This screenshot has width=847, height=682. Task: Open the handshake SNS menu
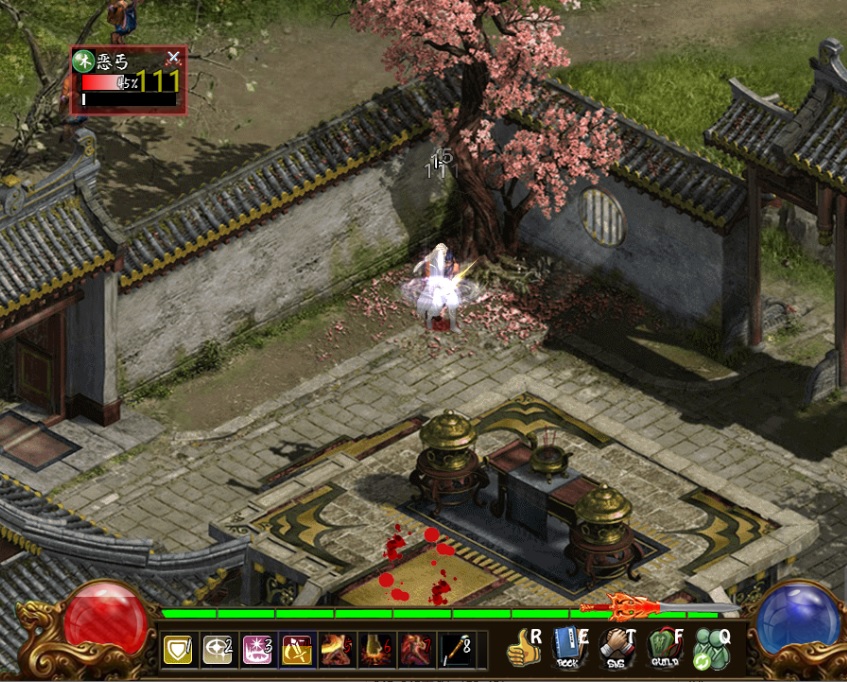tap(617, 649)
